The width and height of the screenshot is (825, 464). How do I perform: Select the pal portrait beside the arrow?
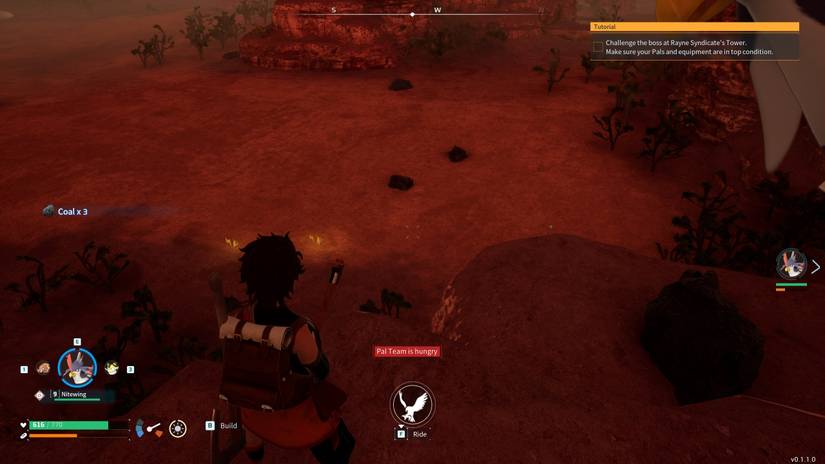(x=791, y=264)
